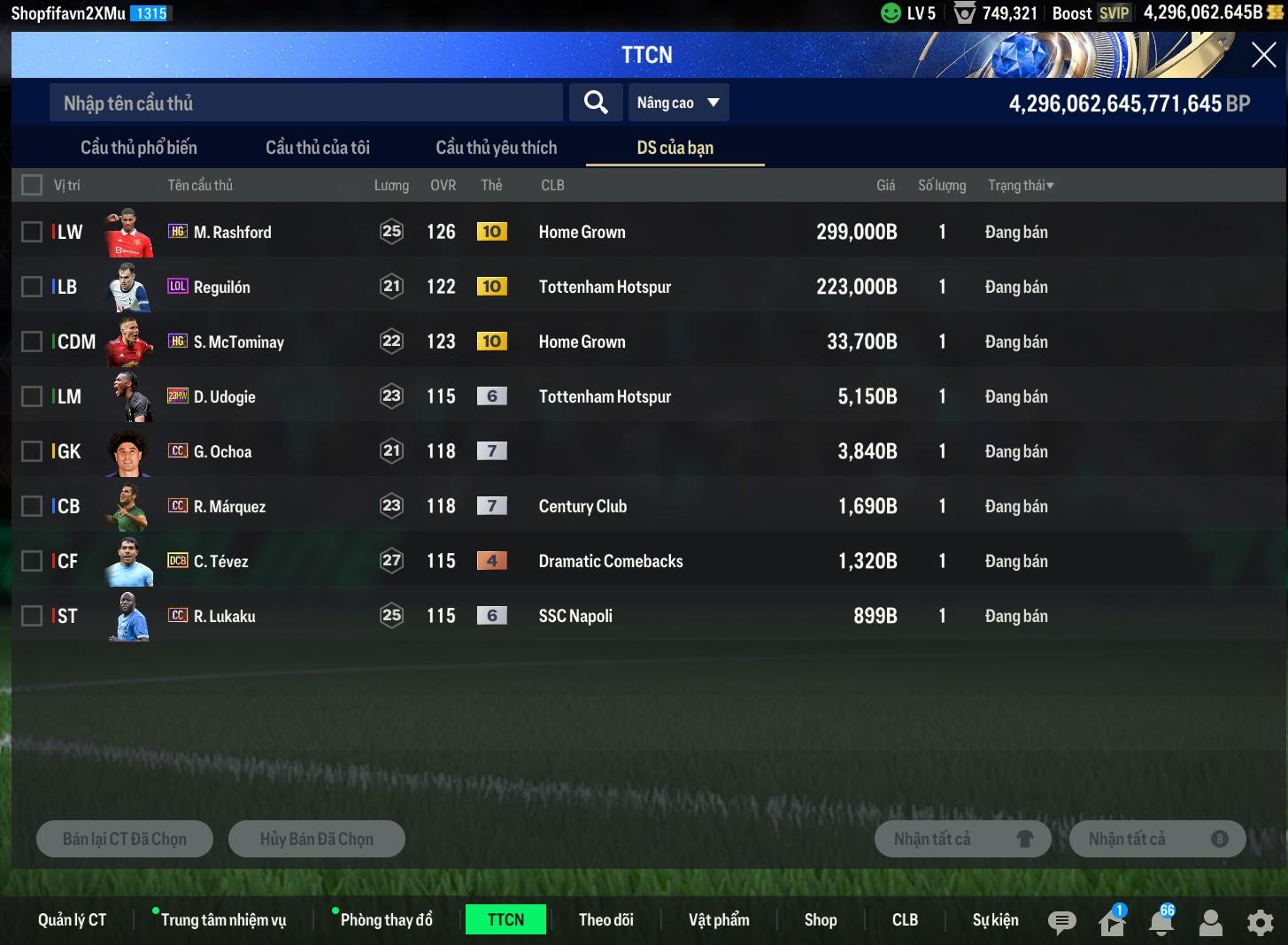This screenshot has width=1288, height=945.
Task: Open the Sự kiện menu
Action: pos(995,920)
